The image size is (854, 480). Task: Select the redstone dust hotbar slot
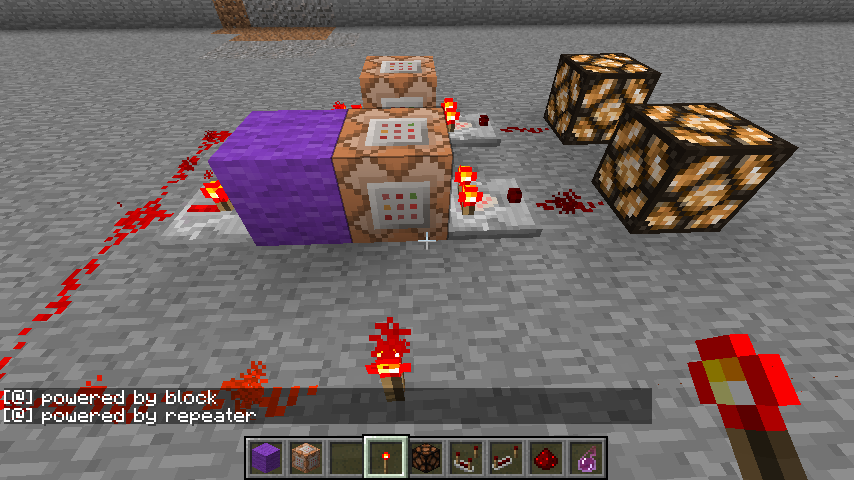coord(545,458)
